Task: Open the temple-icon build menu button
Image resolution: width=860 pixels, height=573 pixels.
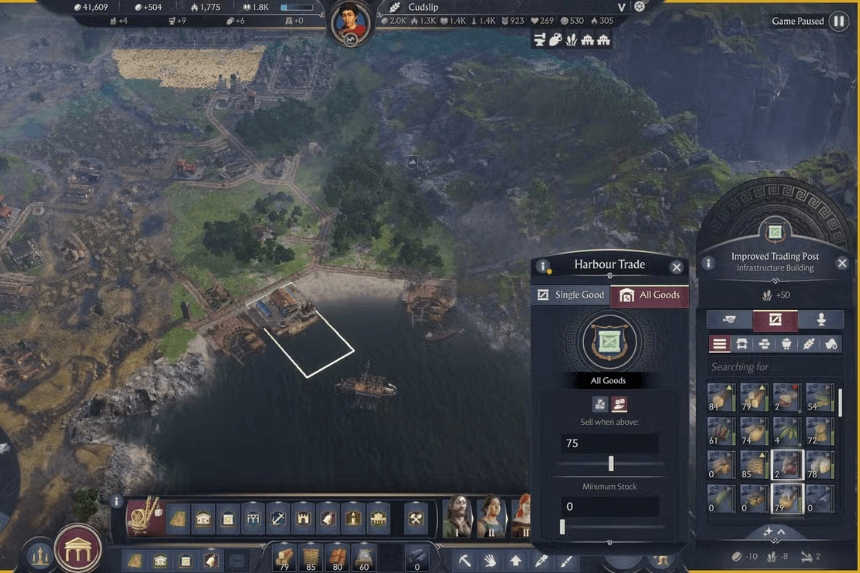Action: click(x=77, y=548)
